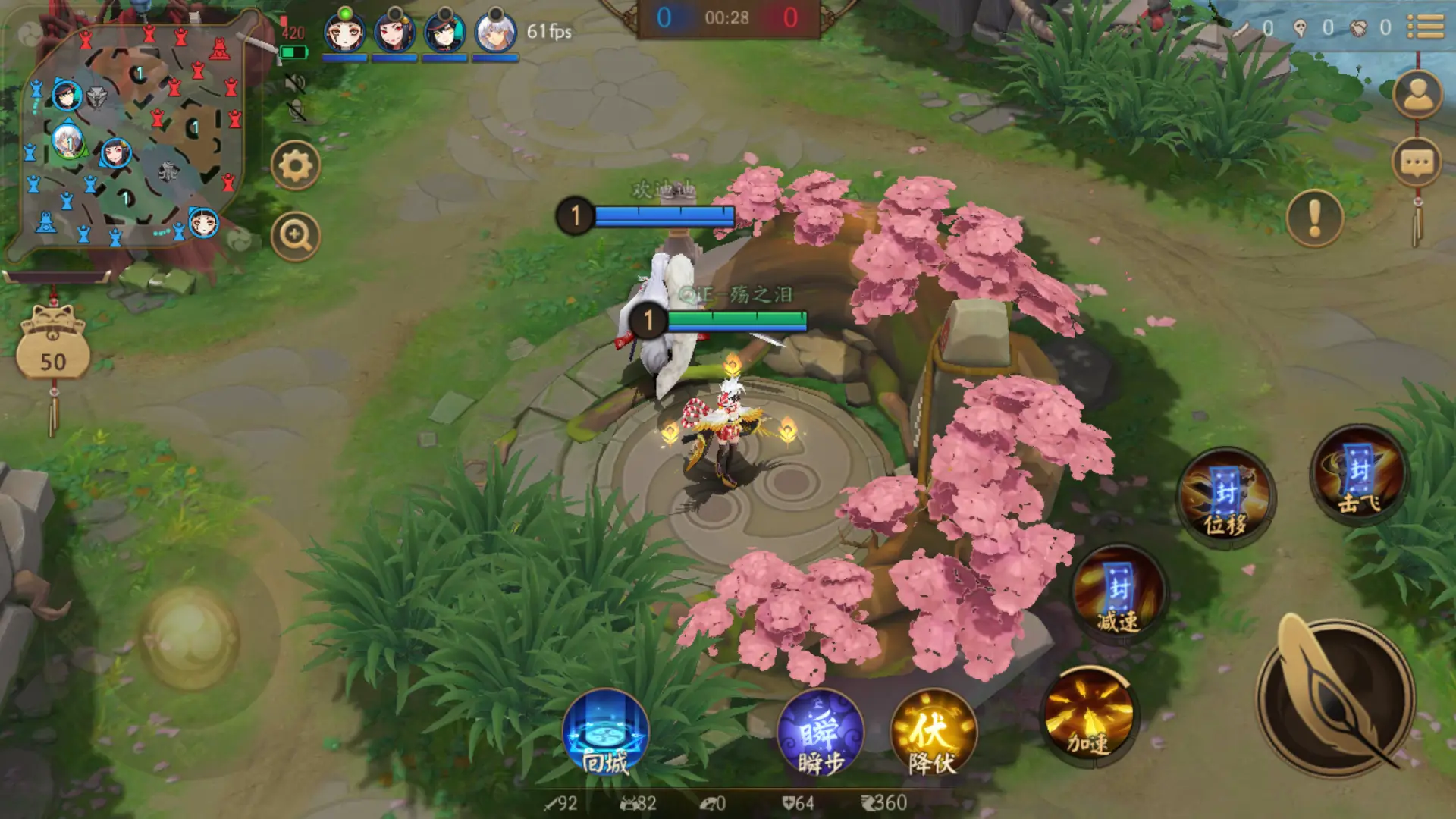Viewport: 1456px width, 819px height.
Task: Select the sealed 击飞 knock-up skill
Action: 1359,475
